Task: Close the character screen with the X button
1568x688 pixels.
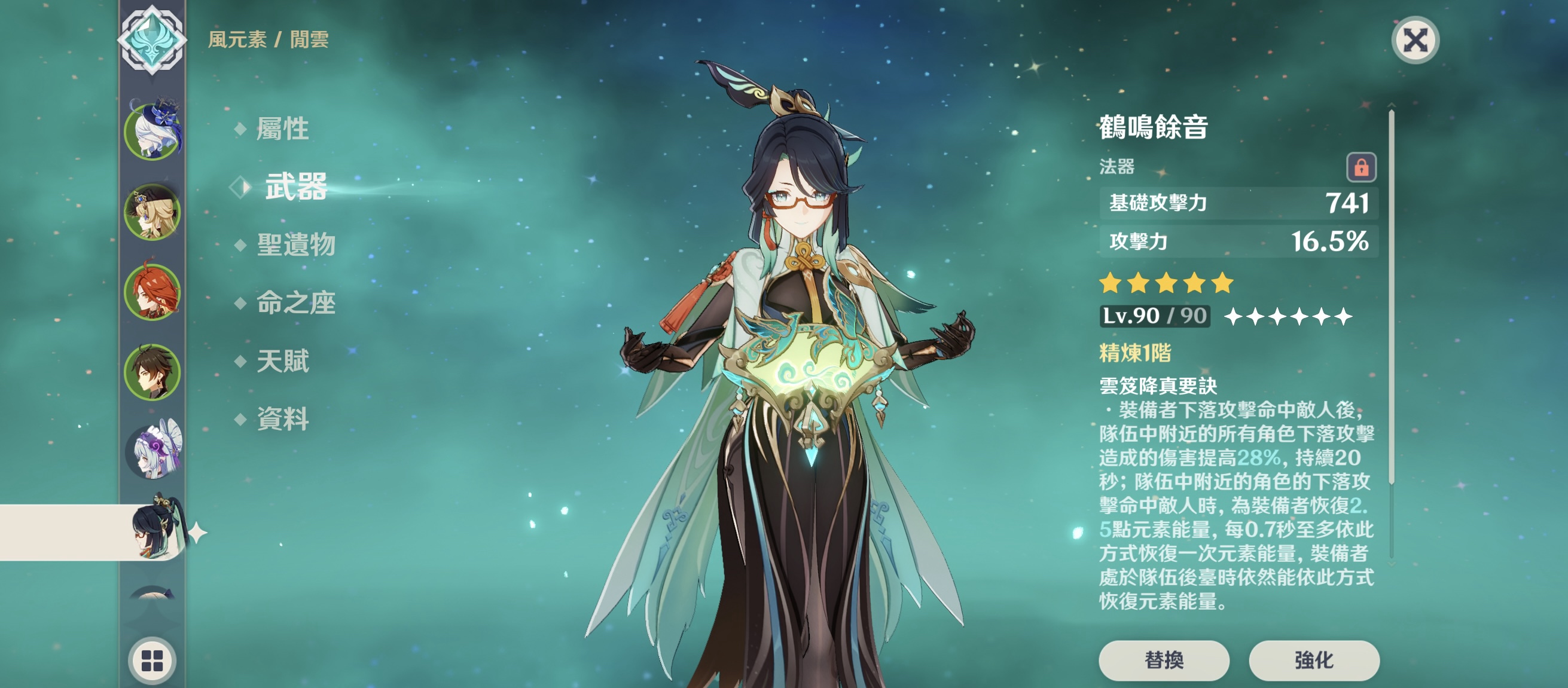Action: pyautogui.click(x=1415, y=41)
